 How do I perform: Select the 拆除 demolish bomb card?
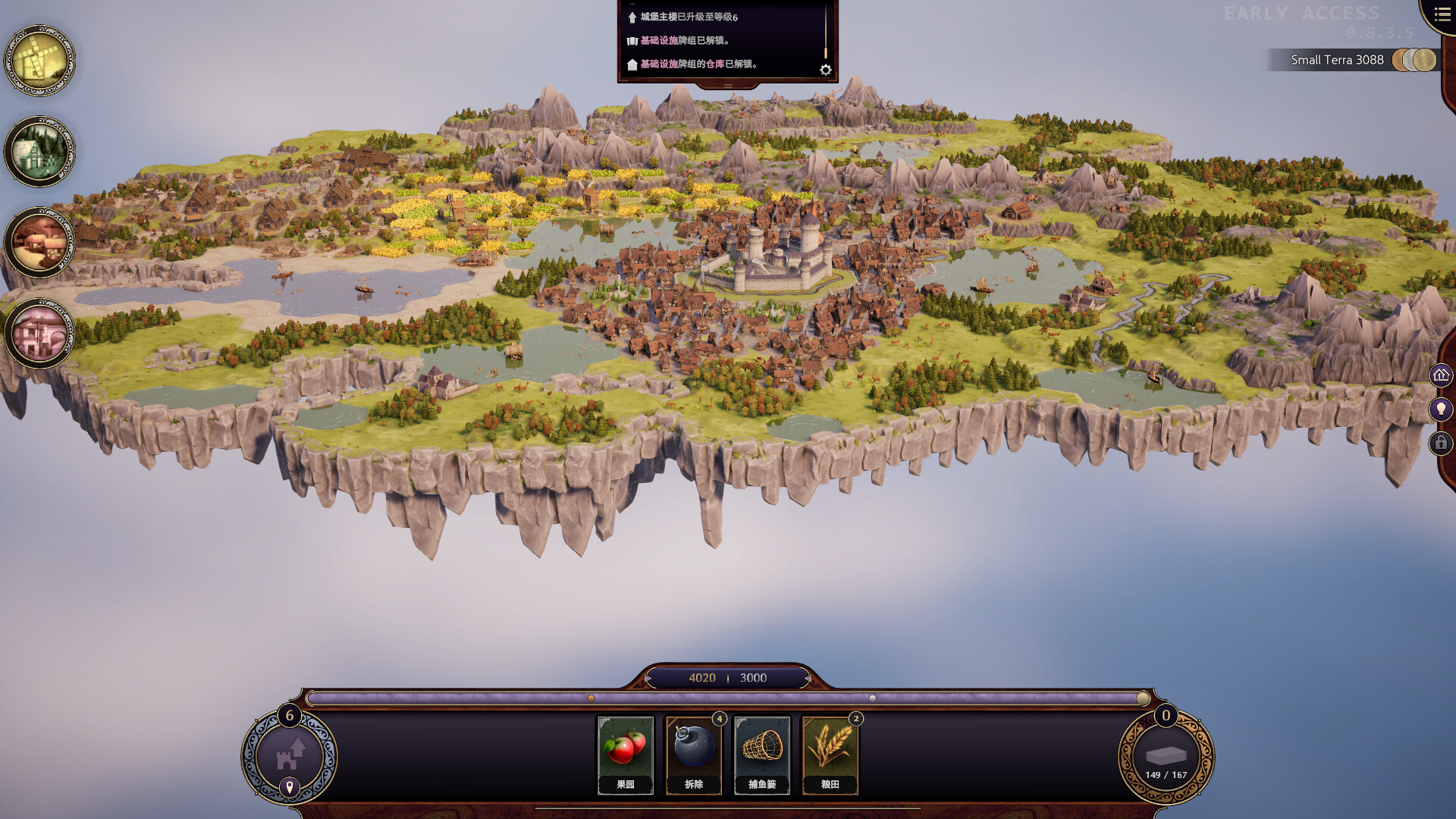pyautogui.click(x=694, y=755)
